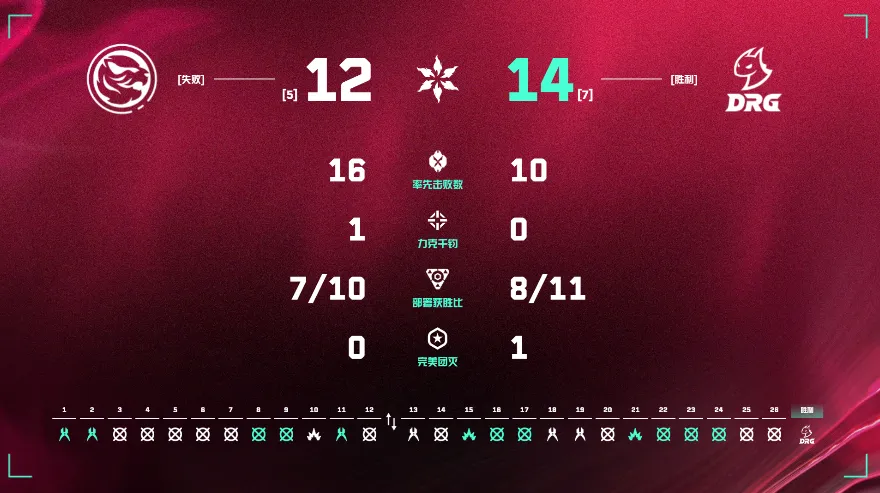880x493 pixels.
Task: Select round 1 on the round timeline
Action: point(64,434)
